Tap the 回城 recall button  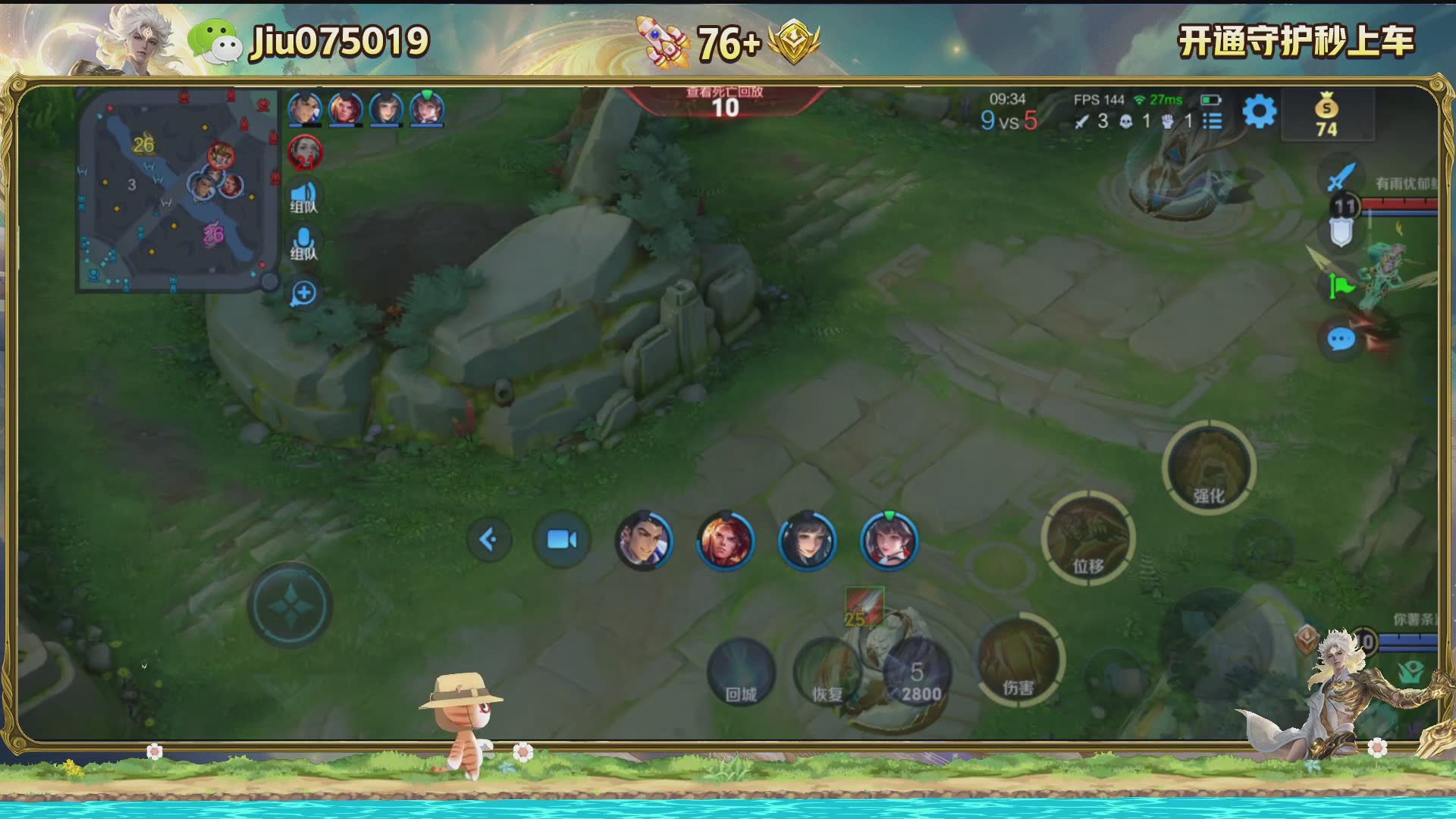741,673
